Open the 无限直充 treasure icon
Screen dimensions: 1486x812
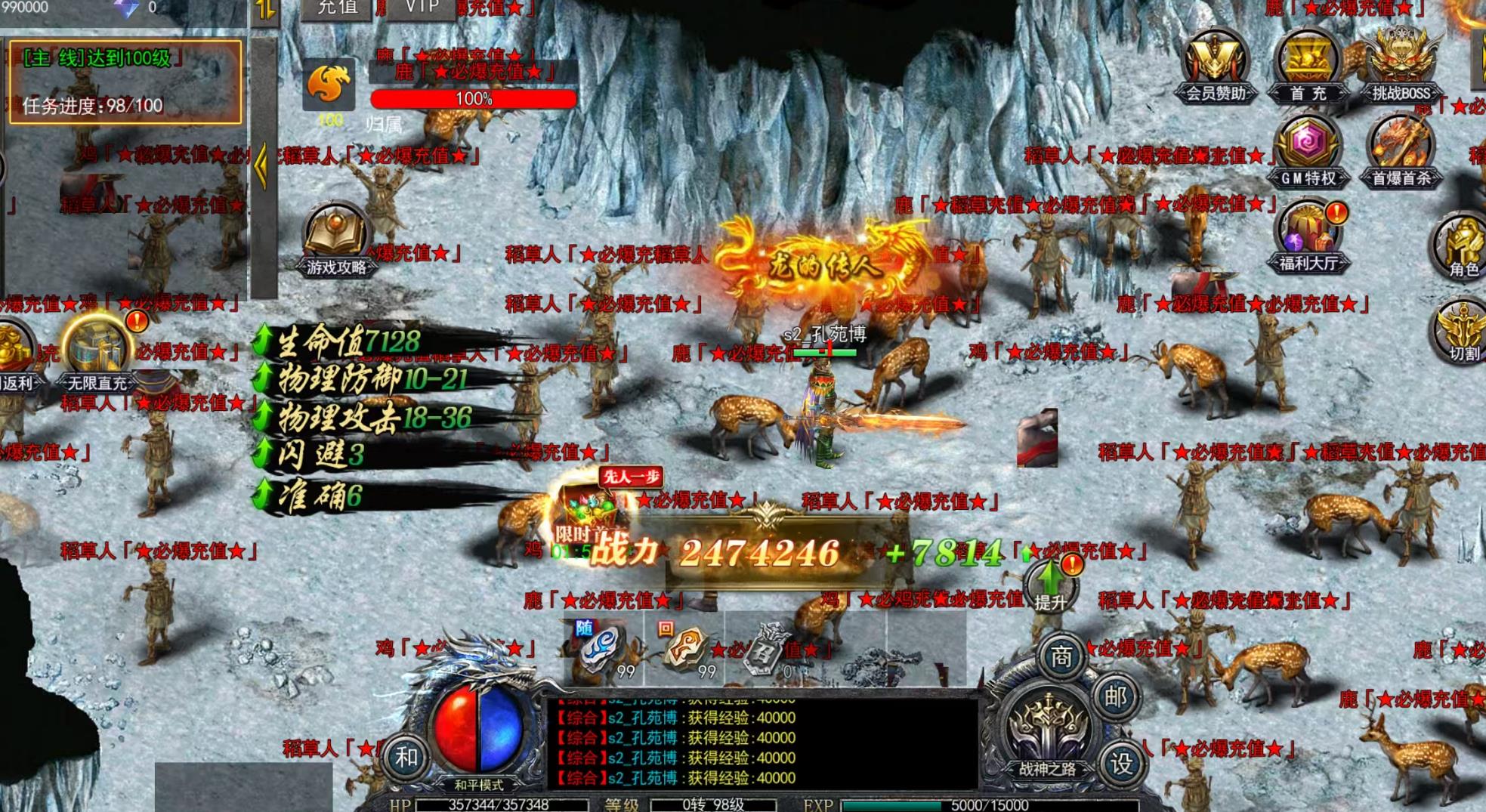(x=97, y=353)
